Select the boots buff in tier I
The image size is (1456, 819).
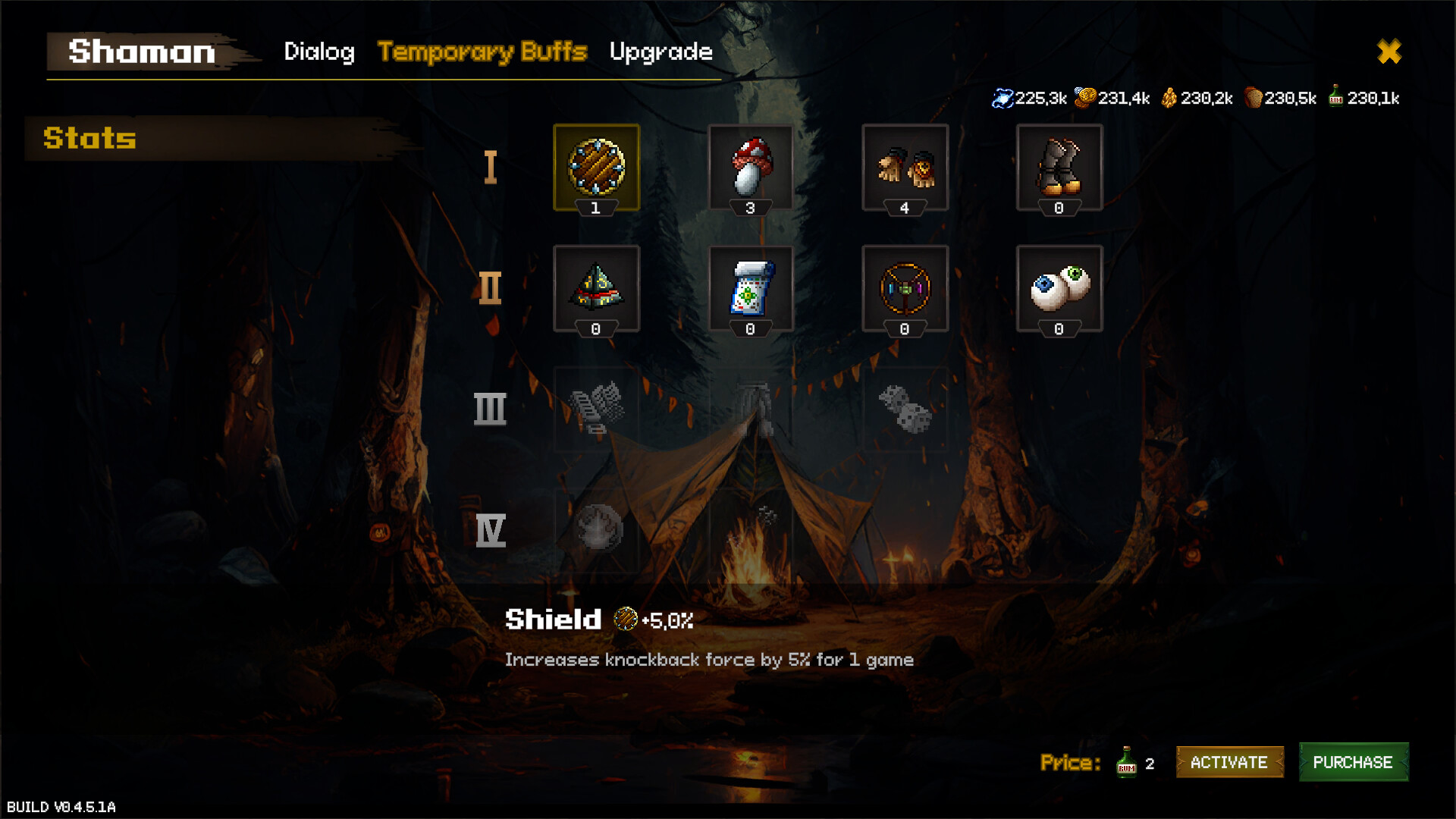pyautogui.click(x=1059, y=167)
